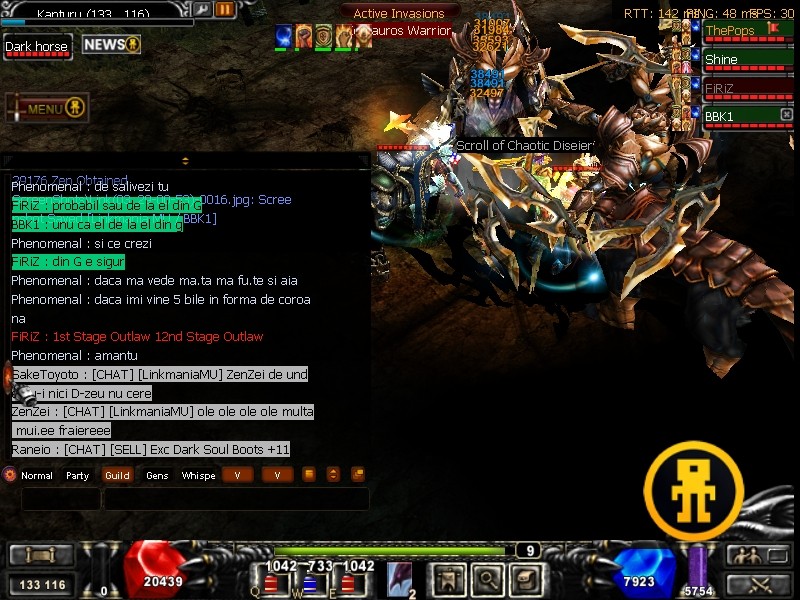Click the chat message input field

[x=236, y=498]
